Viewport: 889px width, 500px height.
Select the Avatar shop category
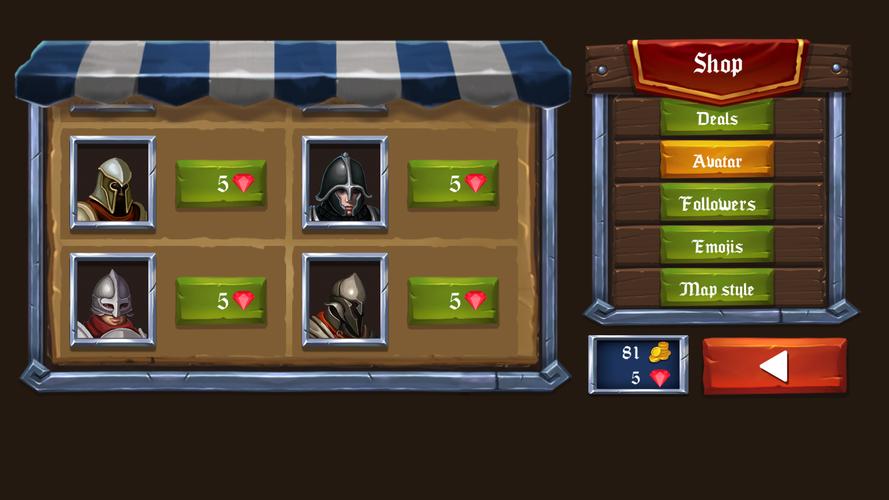(716, 160)
